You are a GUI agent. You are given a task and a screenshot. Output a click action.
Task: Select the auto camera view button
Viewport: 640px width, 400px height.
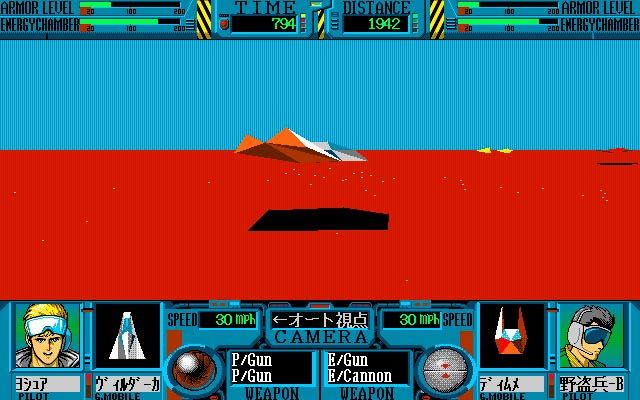click(320, 320)
